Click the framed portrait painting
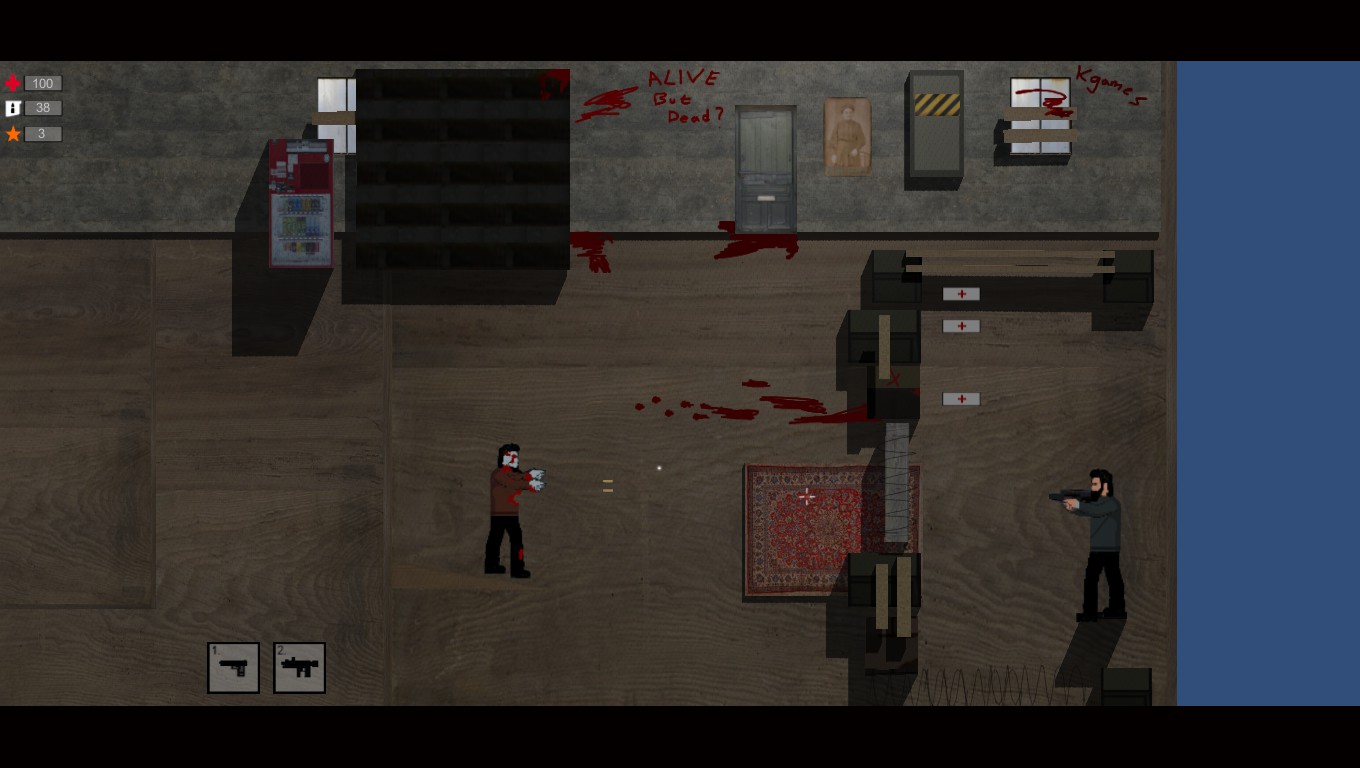Viewport: 1360px width, 768px height. (x=846, y=137)
